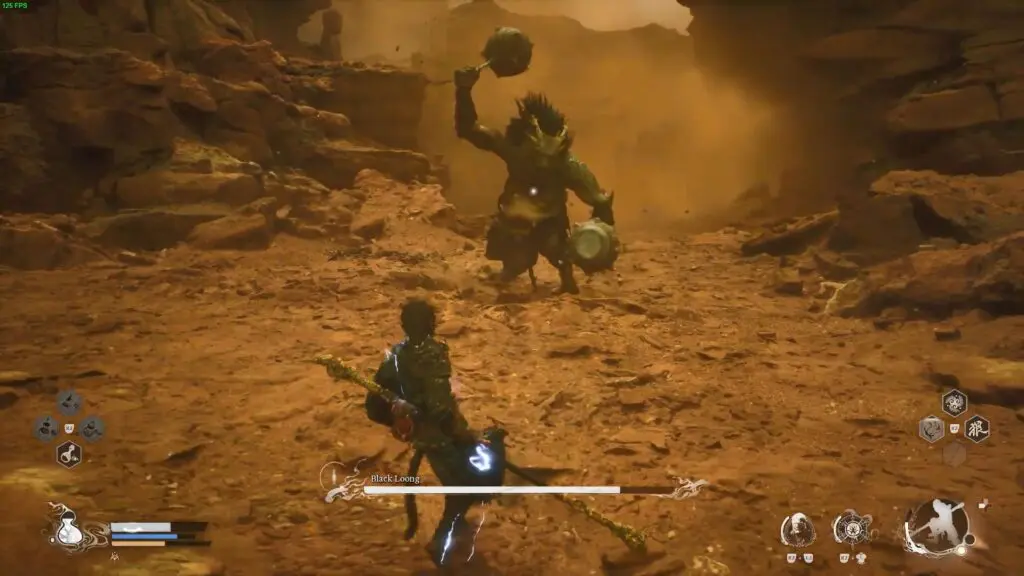Activate the spirit skill head portrait
The image size is (1024, 576).
[x=797, y=527]
